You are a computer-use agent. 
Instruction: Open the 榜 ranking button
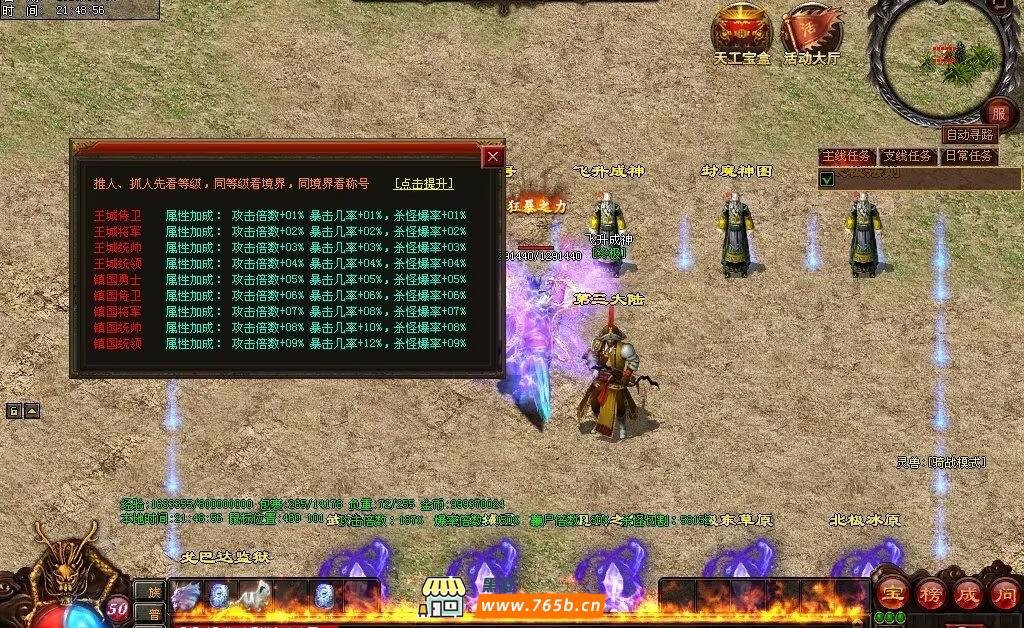tap(930, 593)
